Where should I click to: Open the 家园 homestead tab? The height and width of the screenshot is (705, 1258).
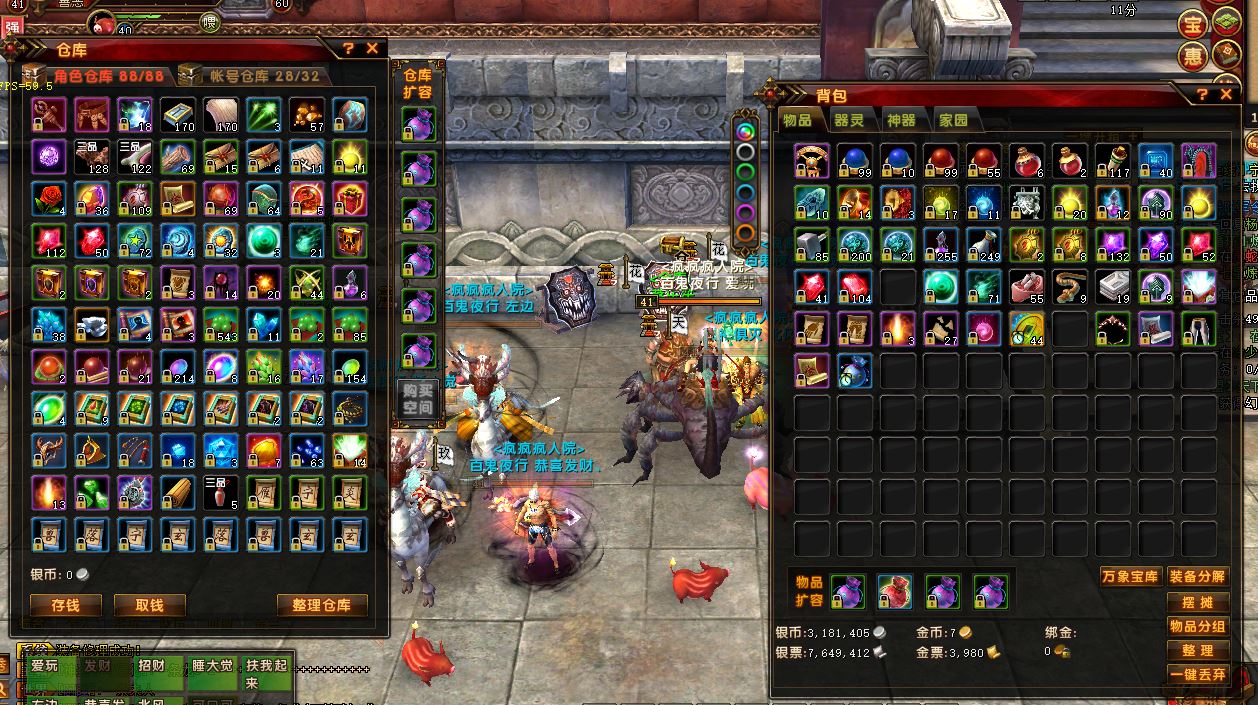[953, 121]
